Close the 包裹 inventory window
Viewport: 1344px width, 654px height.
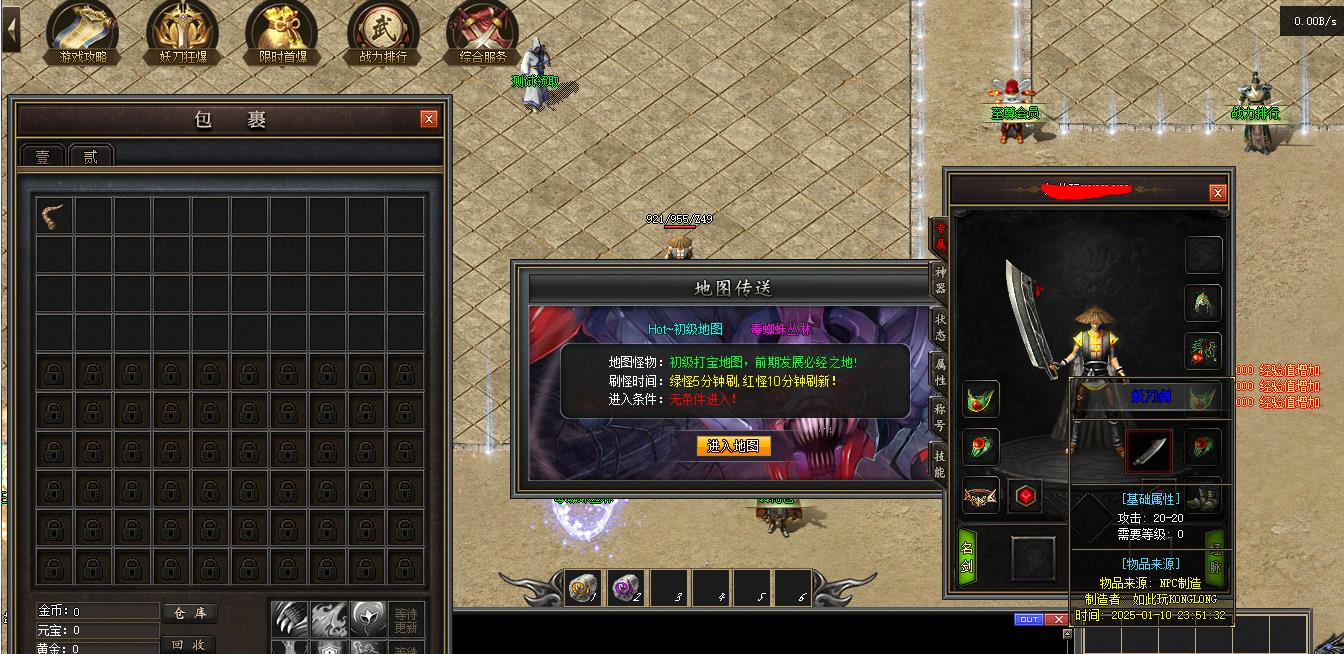[429, 119]
